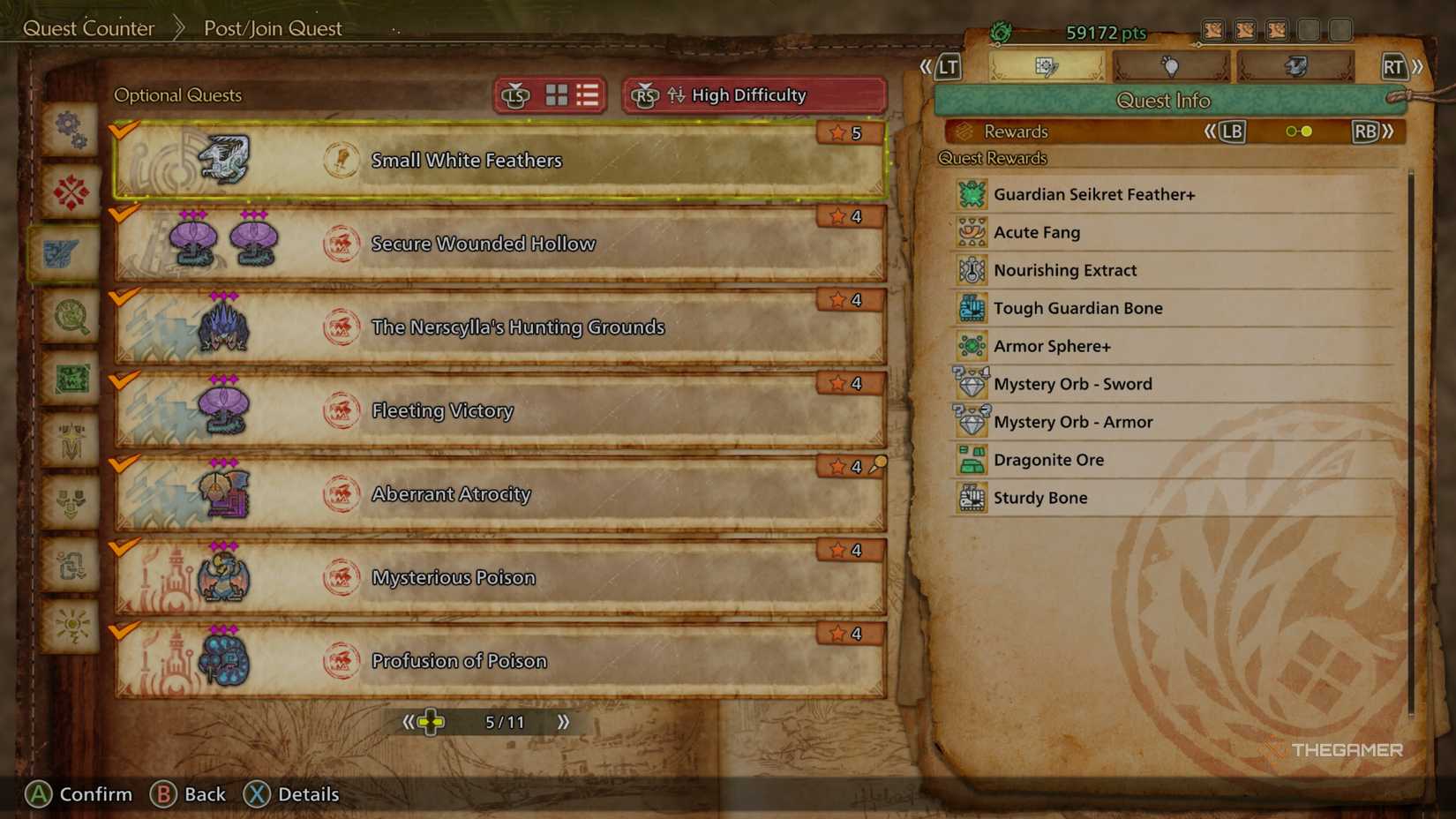The image size is (1456, 819).
Task: Select the radish-shaped quest category tab
Action: (1171, 65)
